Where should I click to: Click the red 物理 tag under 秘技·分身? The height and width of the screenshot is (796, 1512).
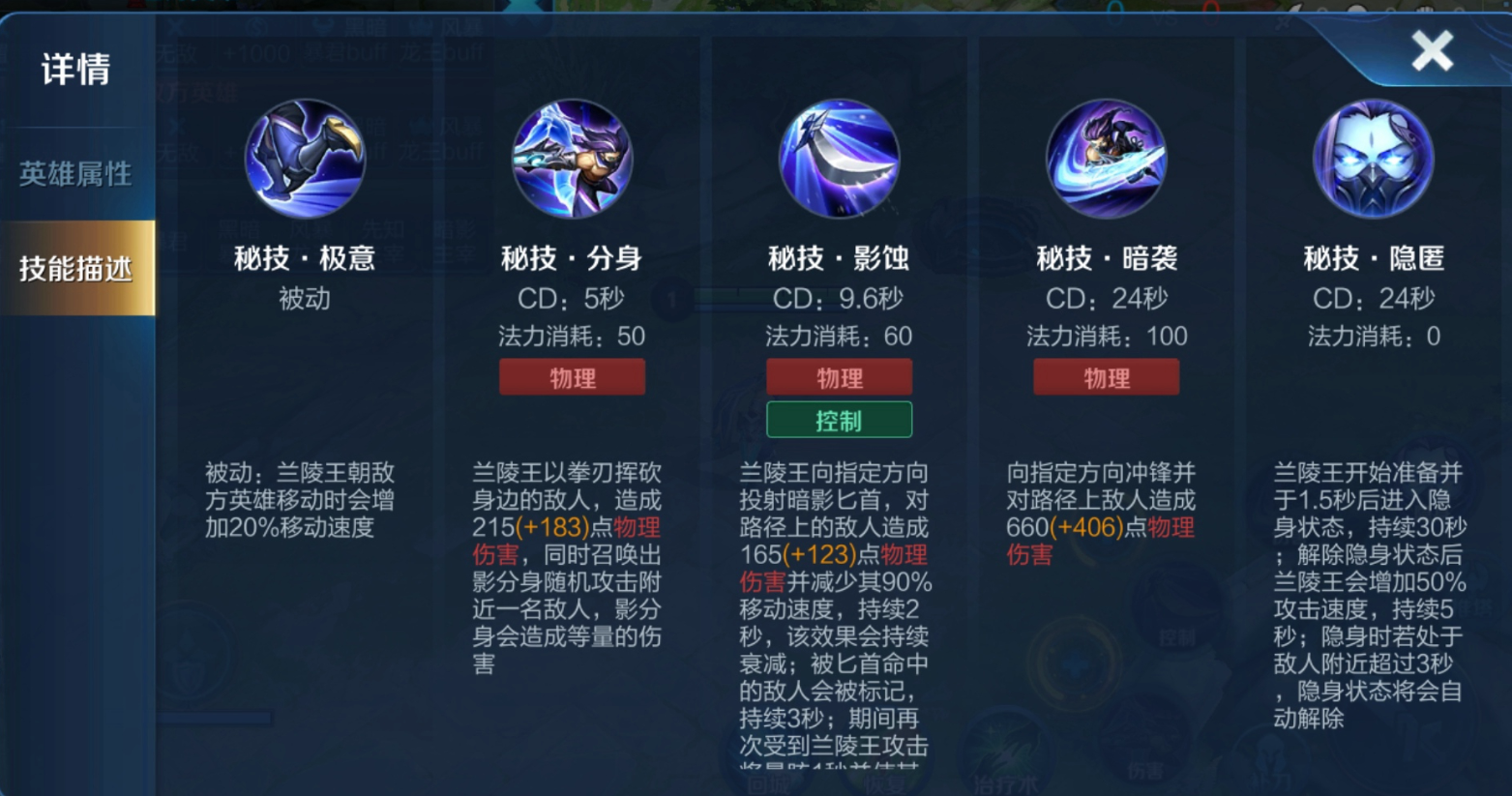[572, 377]
